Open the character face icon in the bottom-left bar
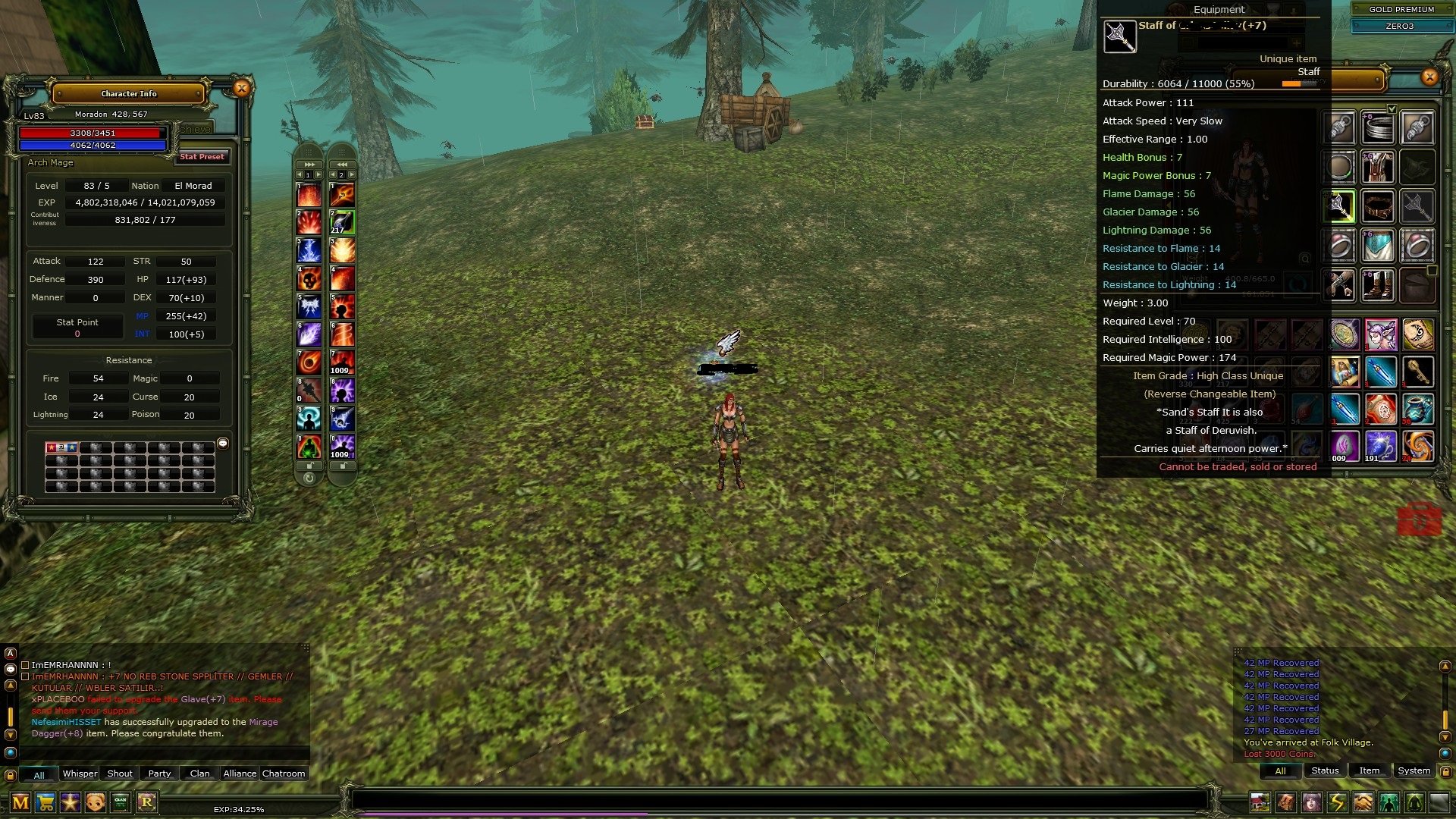Image resolution: width=1456 pixels, height=819 pixels. 95,802
